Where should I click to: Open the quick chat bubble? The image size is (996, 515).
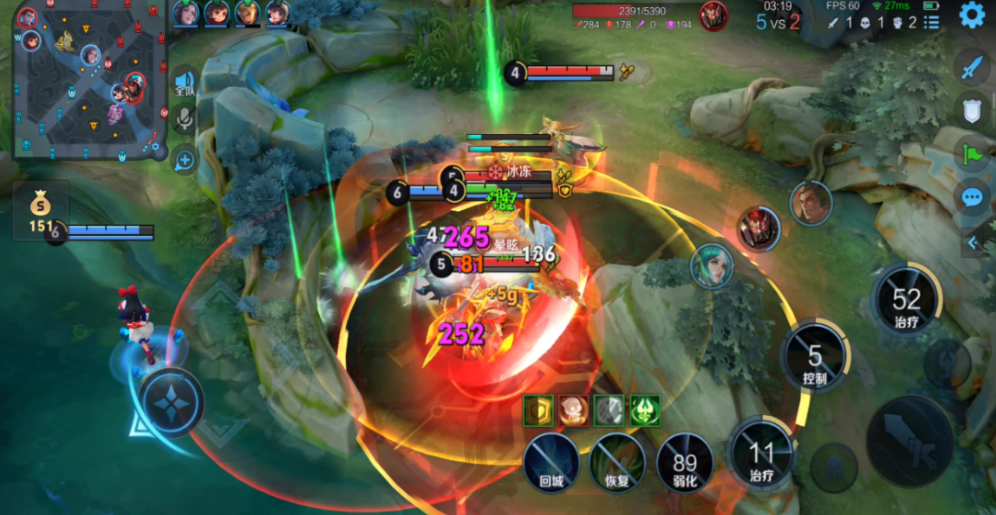(x=972, y=197)
